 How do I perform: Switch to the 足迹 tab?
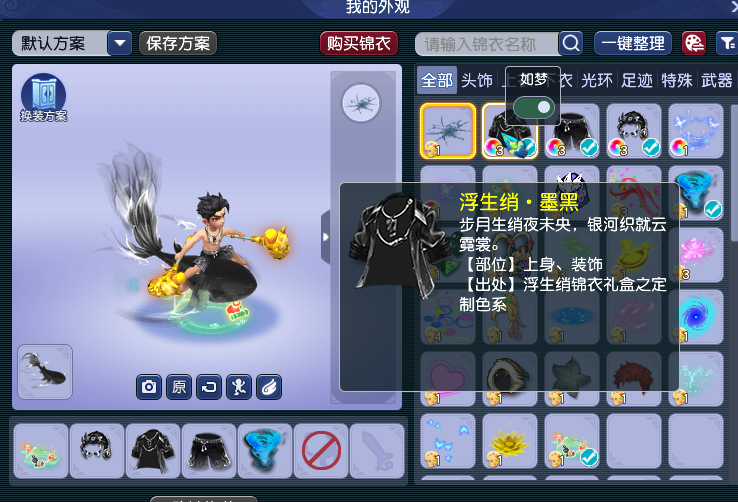[x=637, y=80]
